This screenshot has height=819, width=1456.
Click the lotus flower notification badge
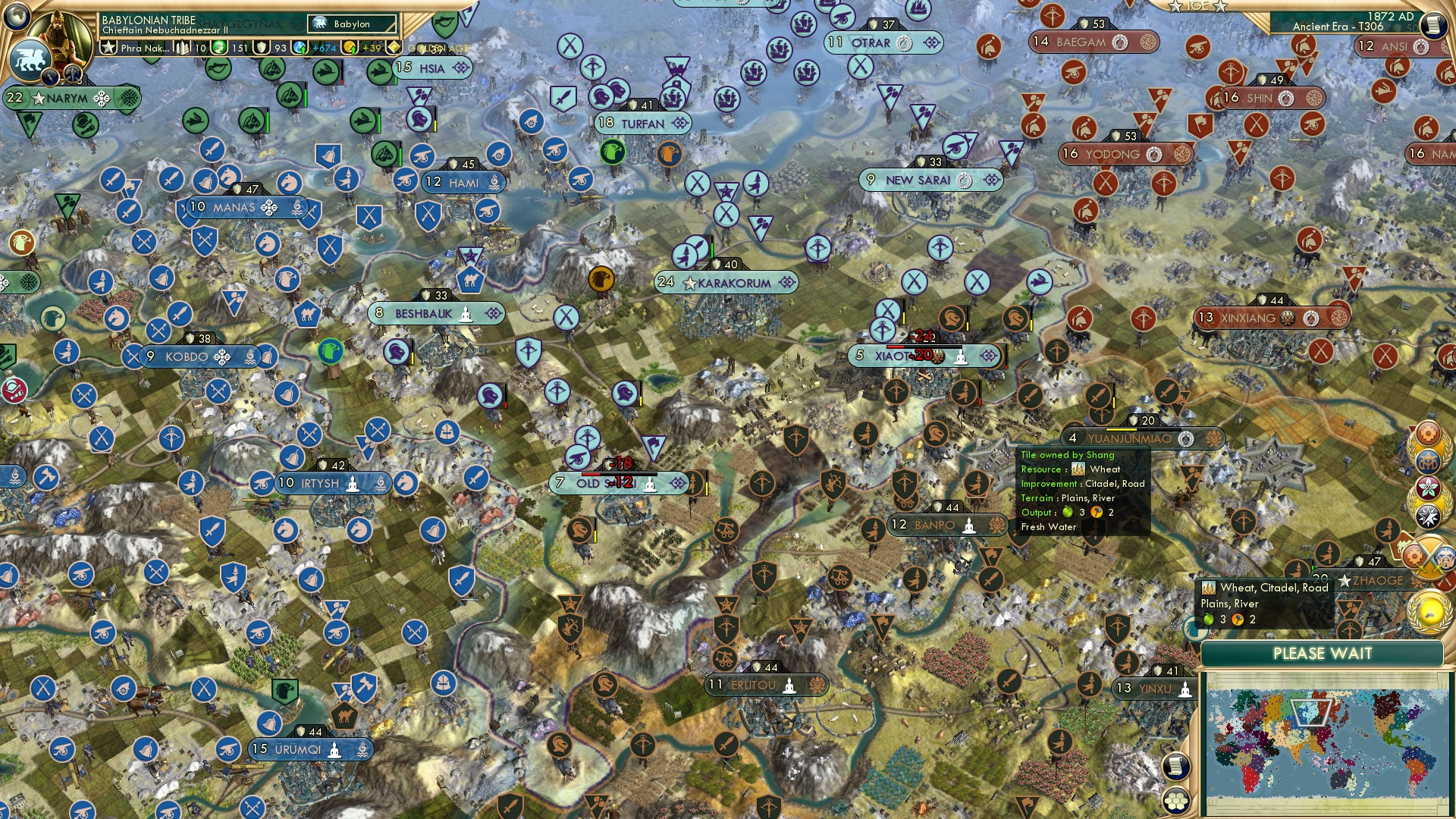[x=1428, y=488]
